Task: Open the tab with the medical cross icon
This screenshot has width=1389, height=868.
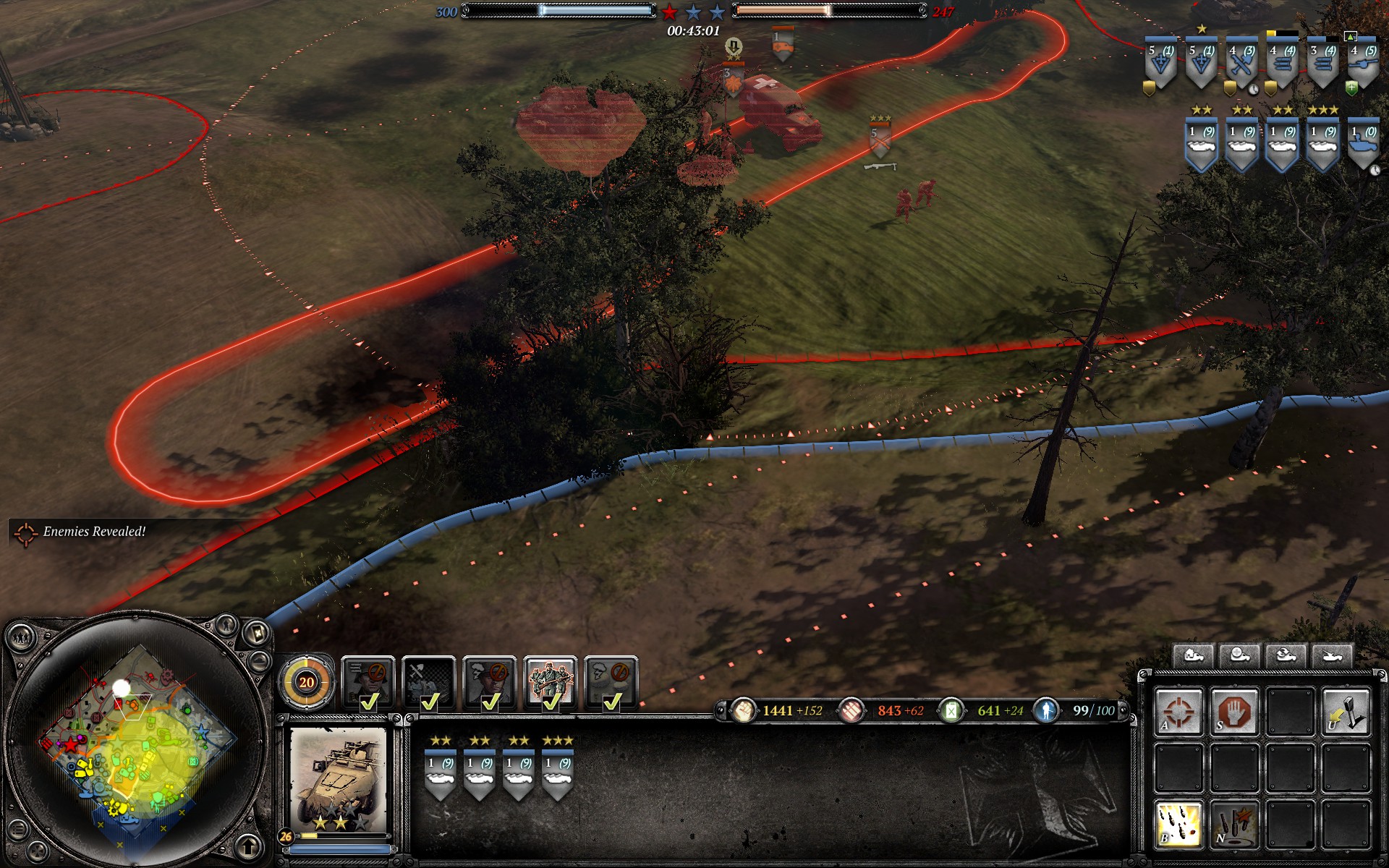Action: 1240,656
